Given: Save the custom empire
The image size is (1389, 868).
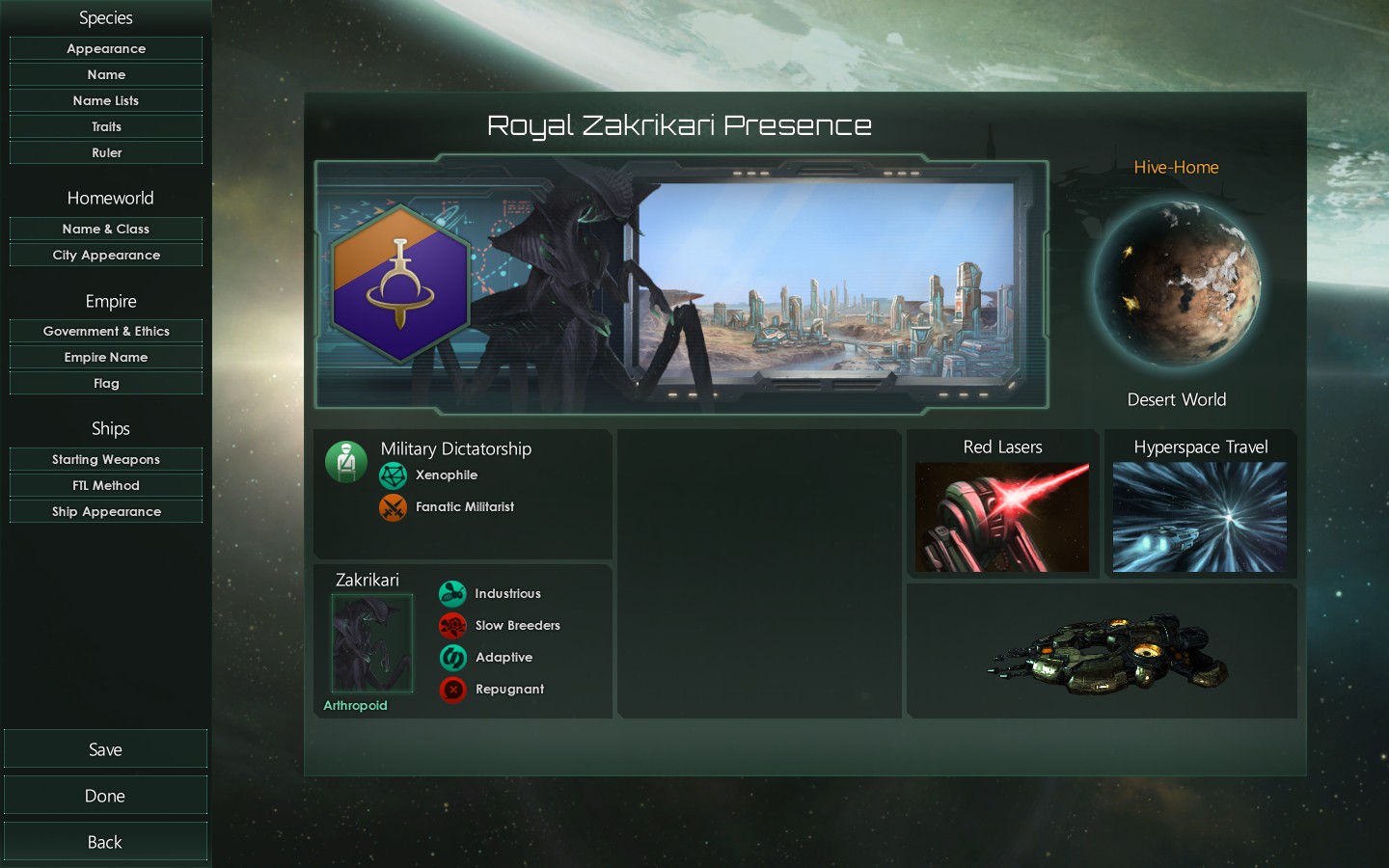Looking at the screenshot, I should pyautogui.click(x=105, y=749).
